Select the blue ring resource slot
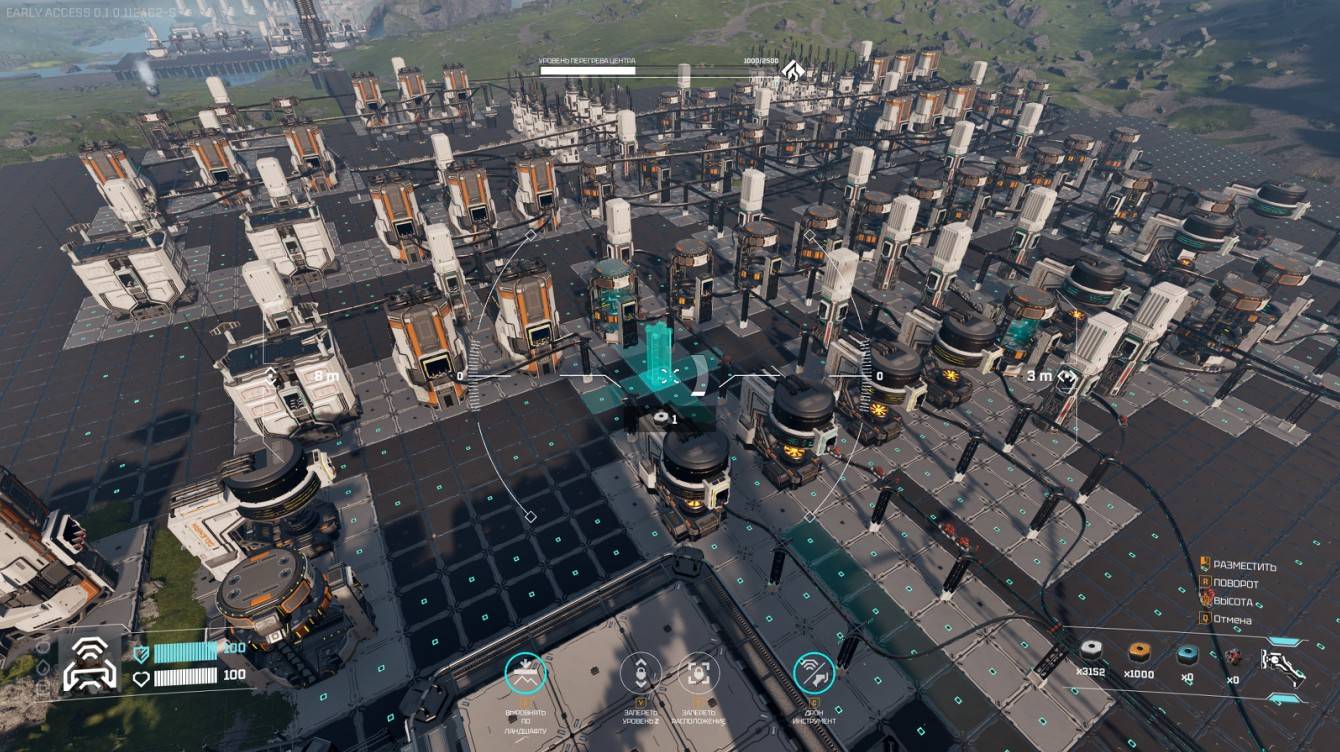Viewport: 1340px width, 752px height. [x=1187, y=653]
